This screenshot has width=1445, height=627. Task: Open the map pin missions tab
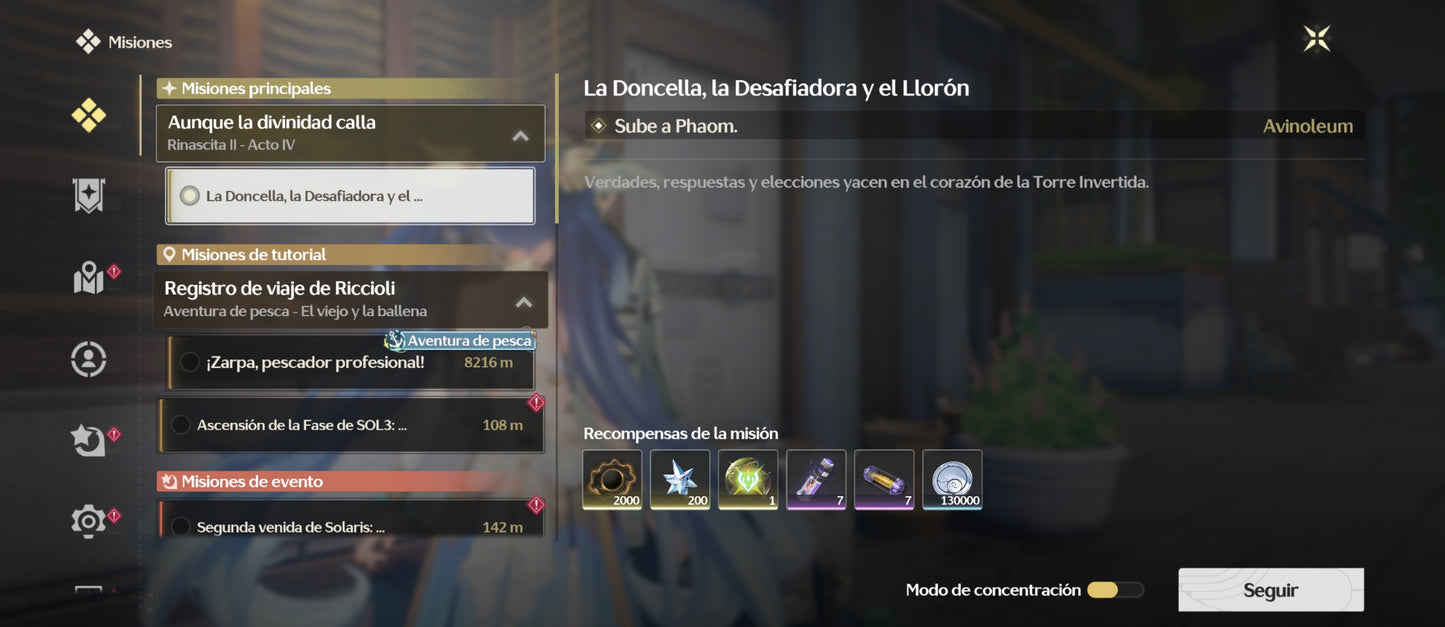[x=89, y=278]
